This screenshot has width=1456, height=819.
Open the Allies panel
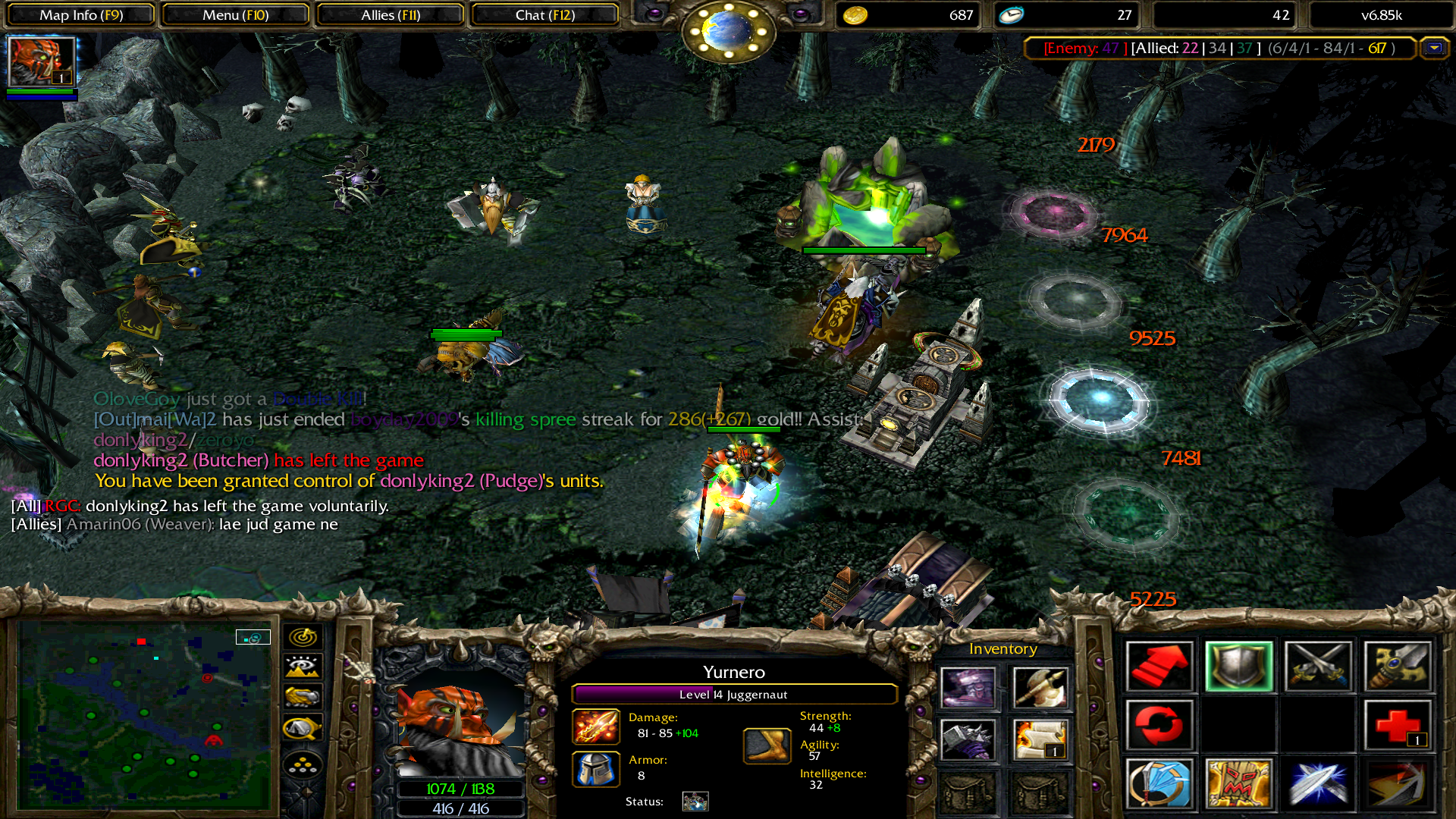[390, 15]
